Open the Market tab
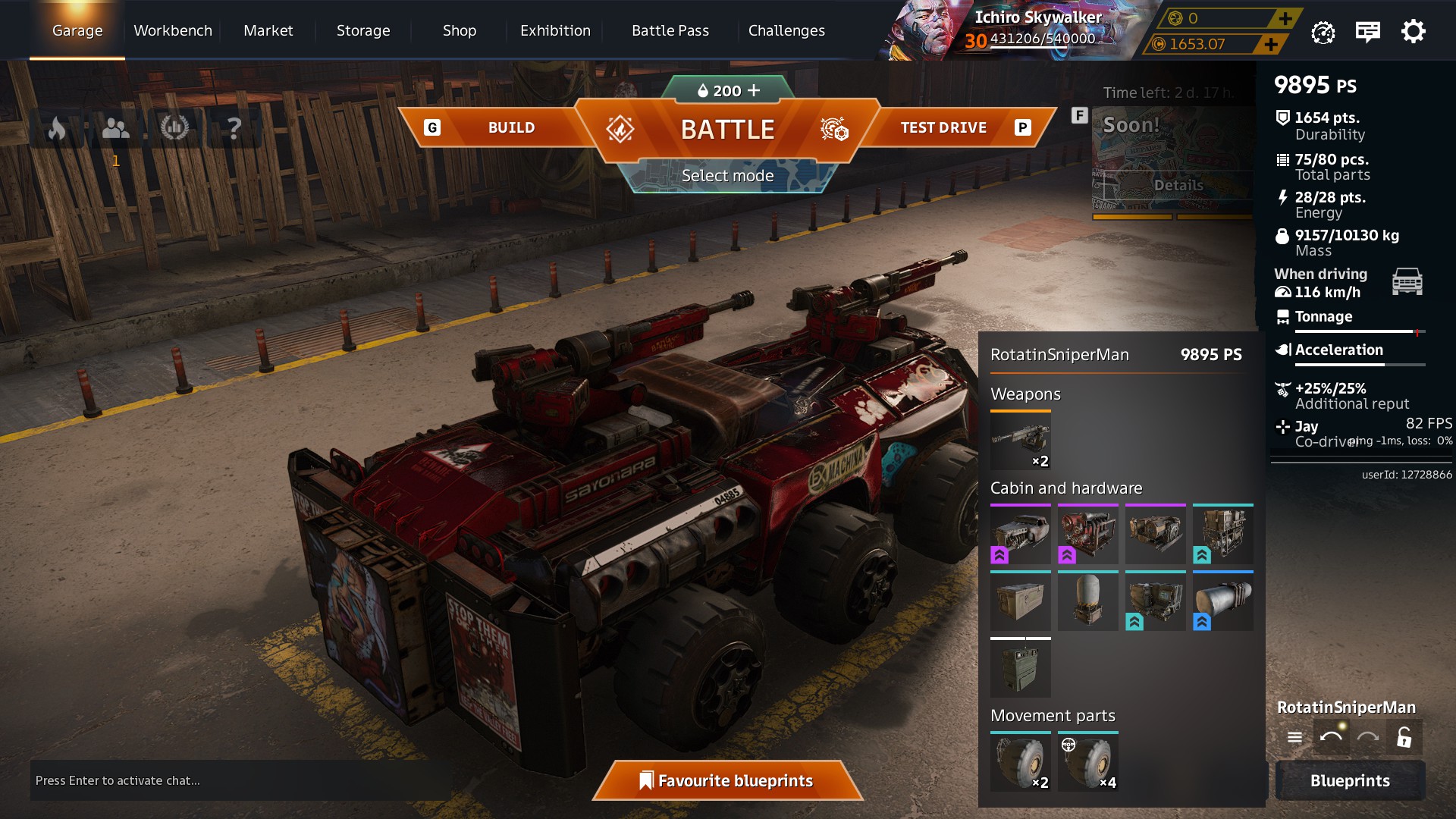1456x819 pixels. 268,31
